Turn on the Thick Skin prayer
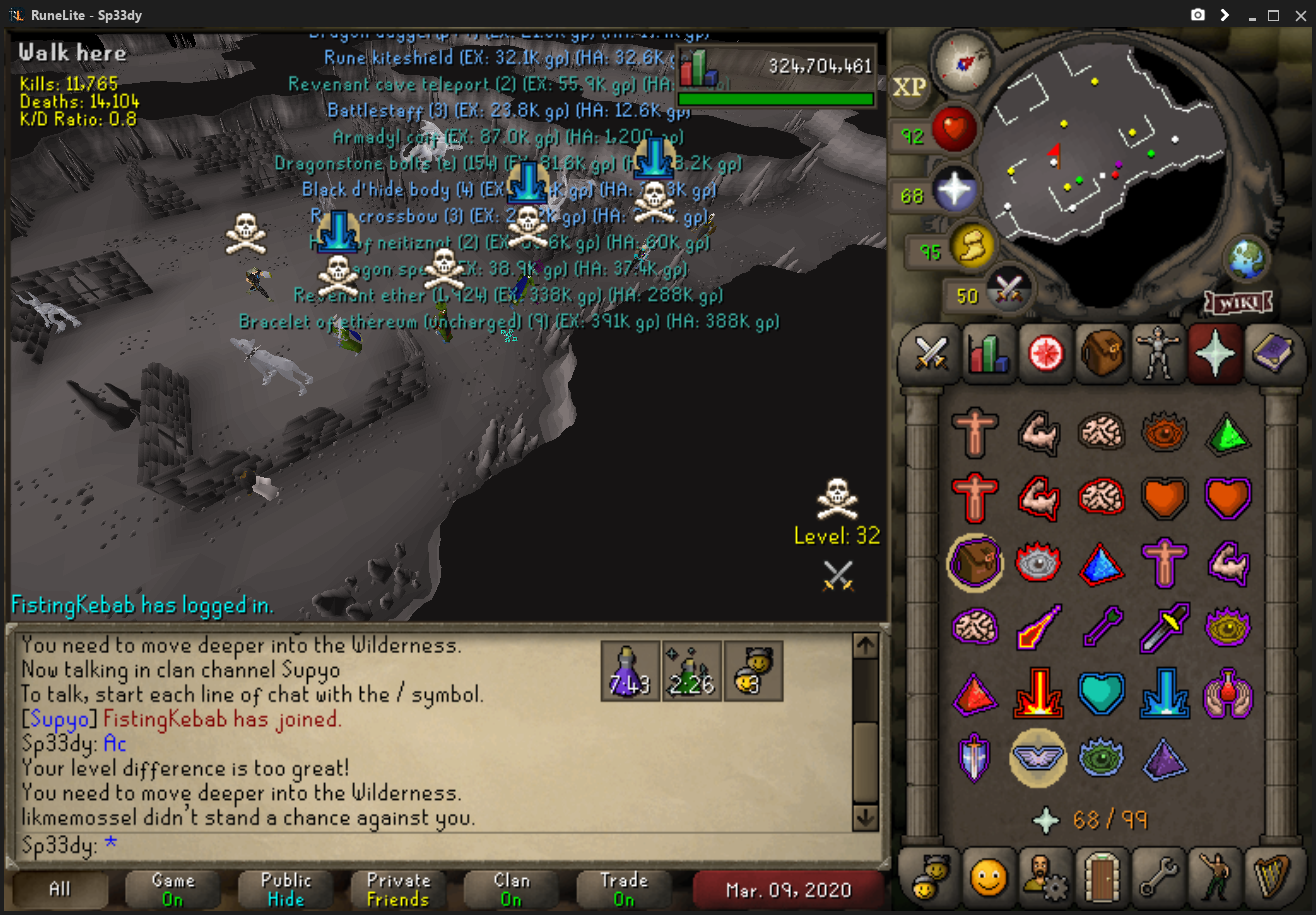The height and width of the screenshot is (915, 1316). pos(974,432)
